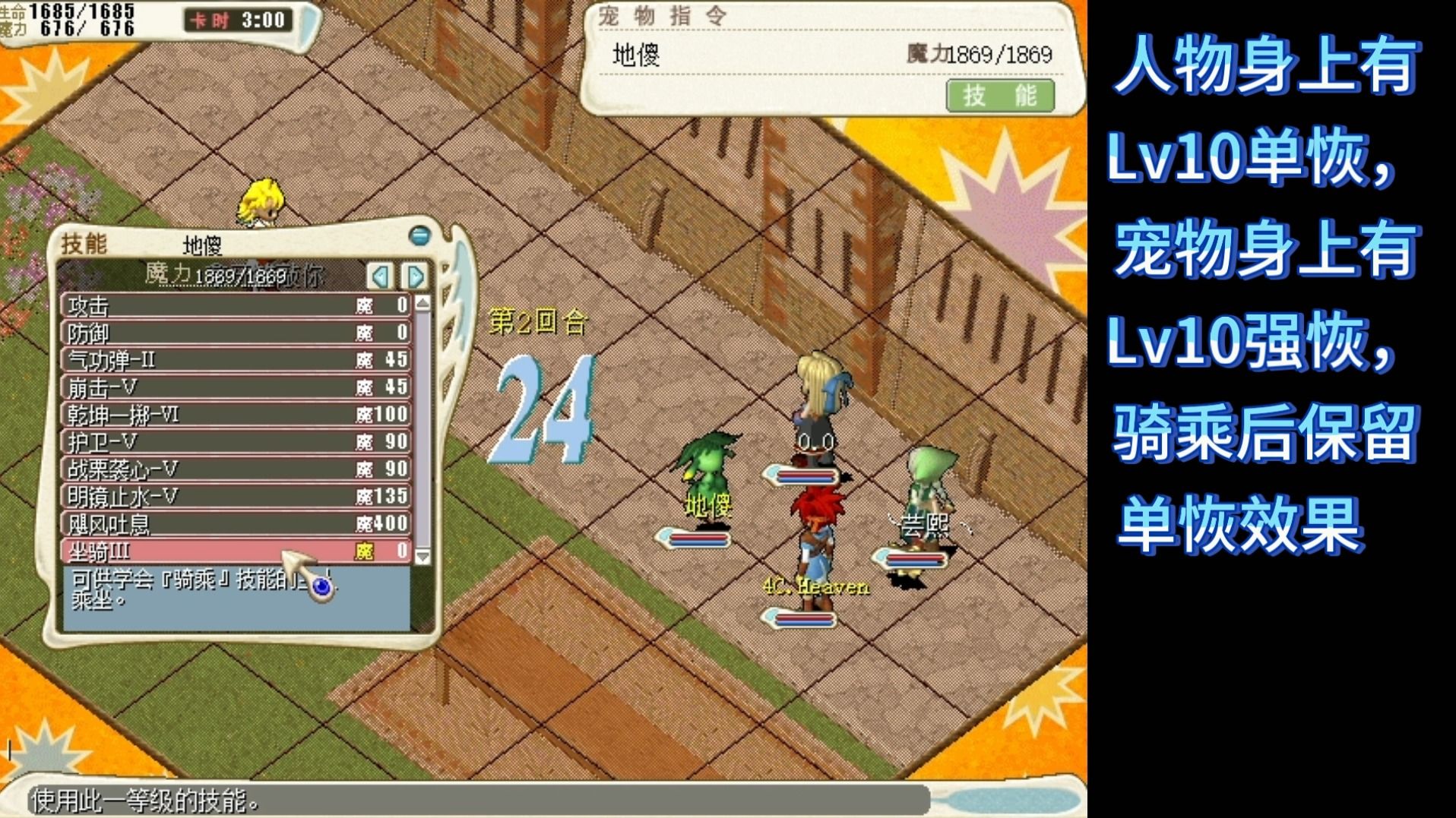Go to the previous skill page arrow

pos(380,276)
